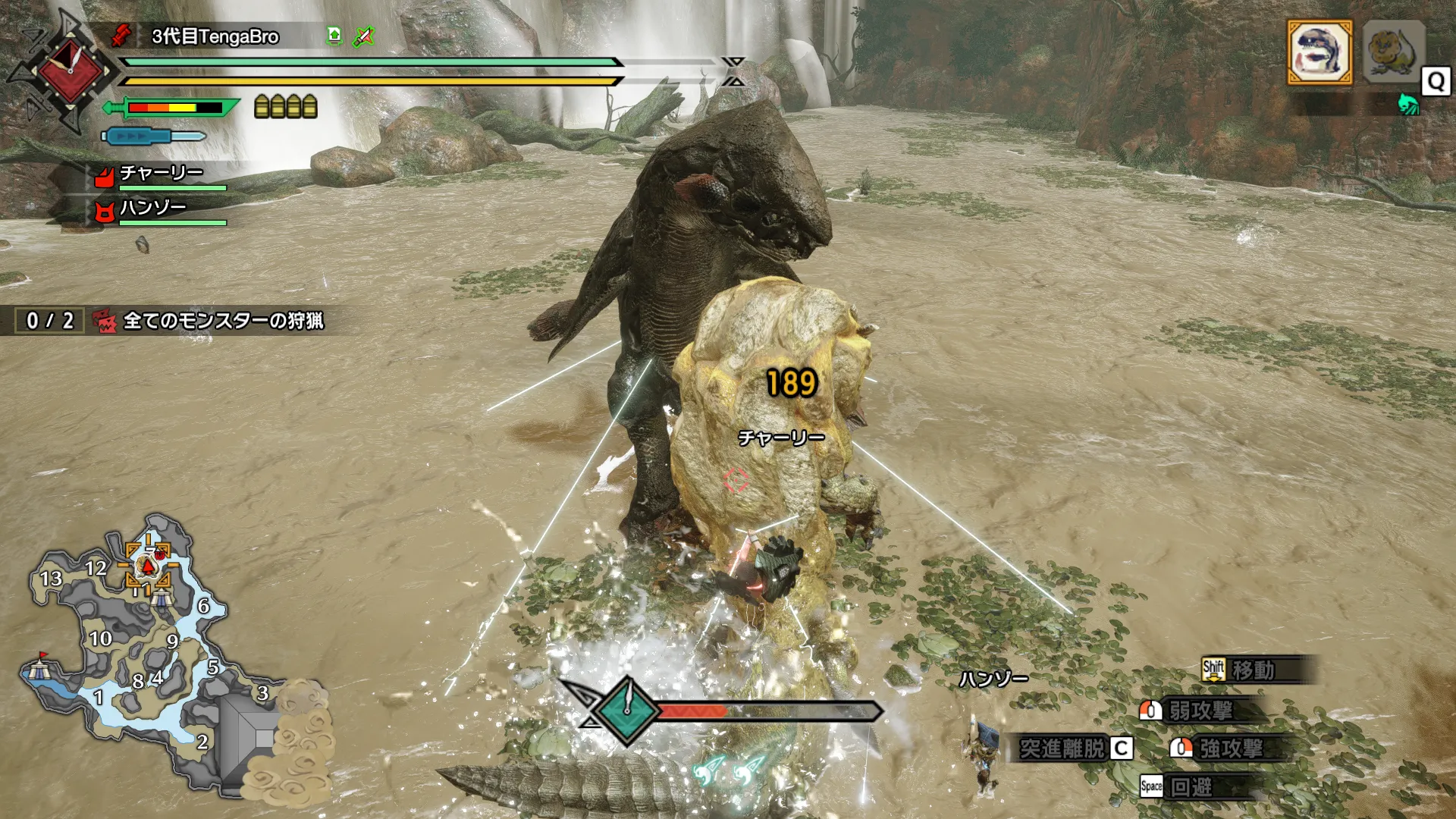Select buddy ハンゾー in the party list
This screenshot has height=819, width=1456.
point(152,208)
